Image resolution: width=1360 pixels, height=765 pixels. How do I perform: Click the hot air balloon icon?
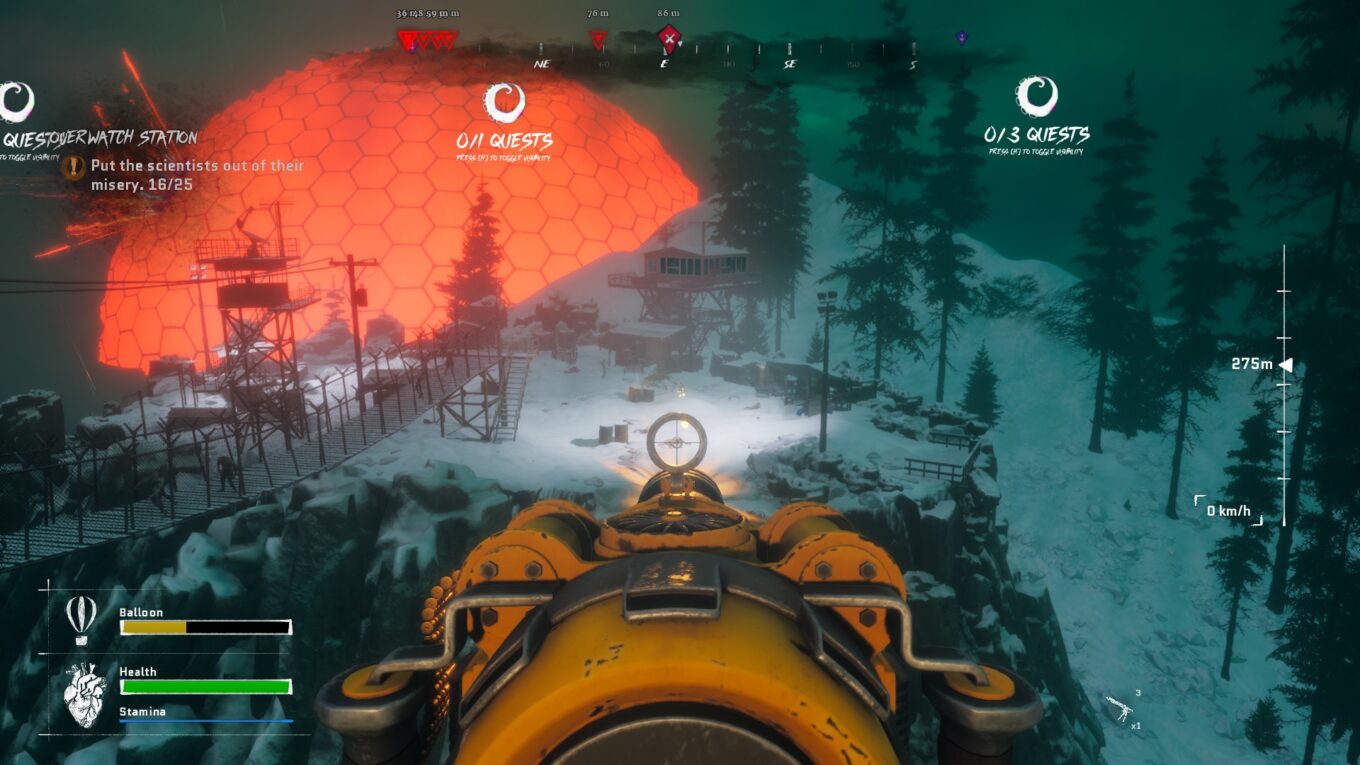tap(81, 619)
